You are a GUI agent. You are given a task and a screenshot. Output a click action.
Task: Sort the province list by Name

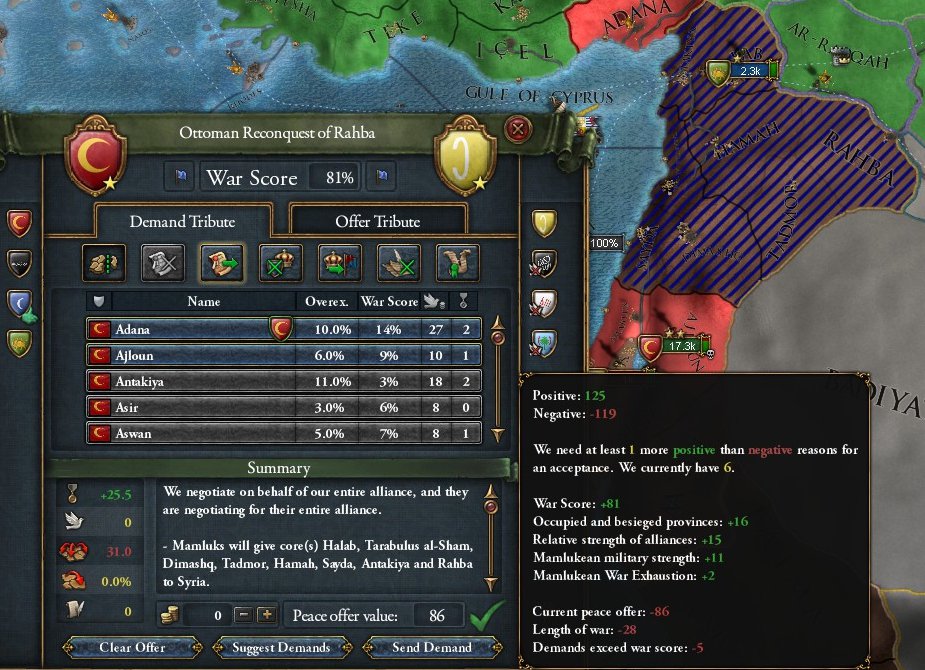[x=203, y=301]
